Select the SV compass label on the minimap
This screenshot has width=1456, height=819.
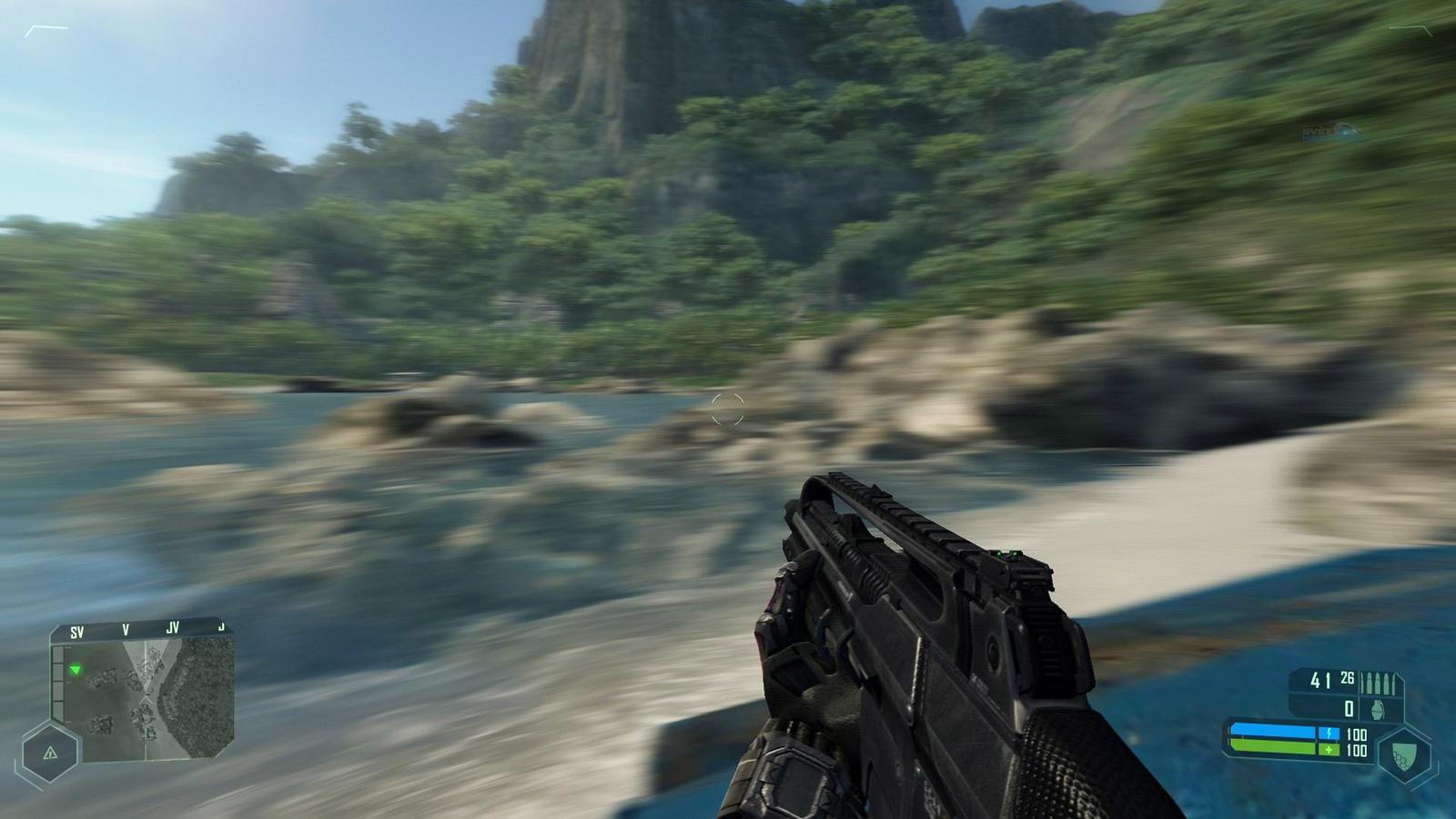[x=78, y=629]
